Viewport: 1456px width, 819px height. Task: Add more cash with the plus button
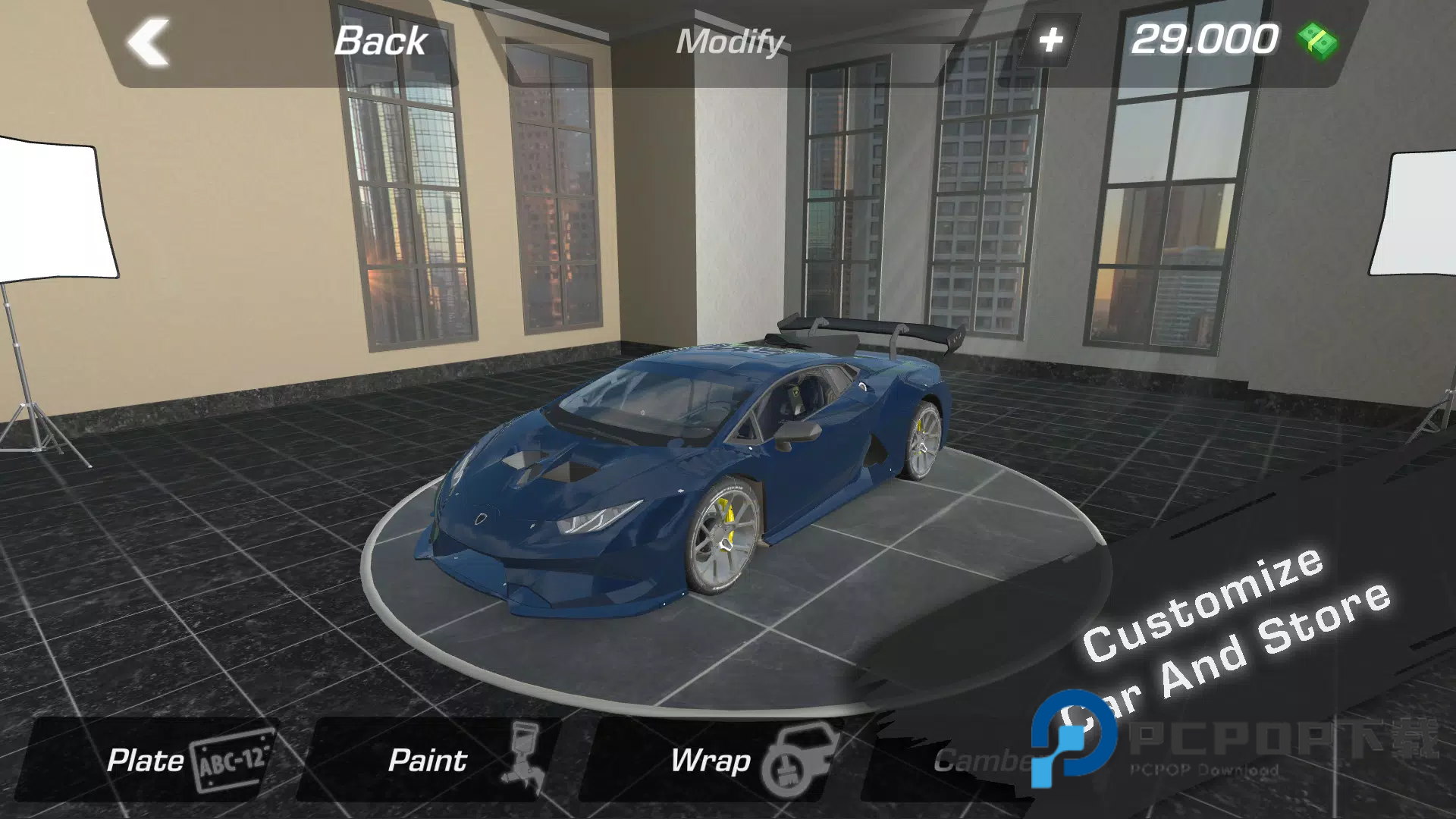point(1050,40)
